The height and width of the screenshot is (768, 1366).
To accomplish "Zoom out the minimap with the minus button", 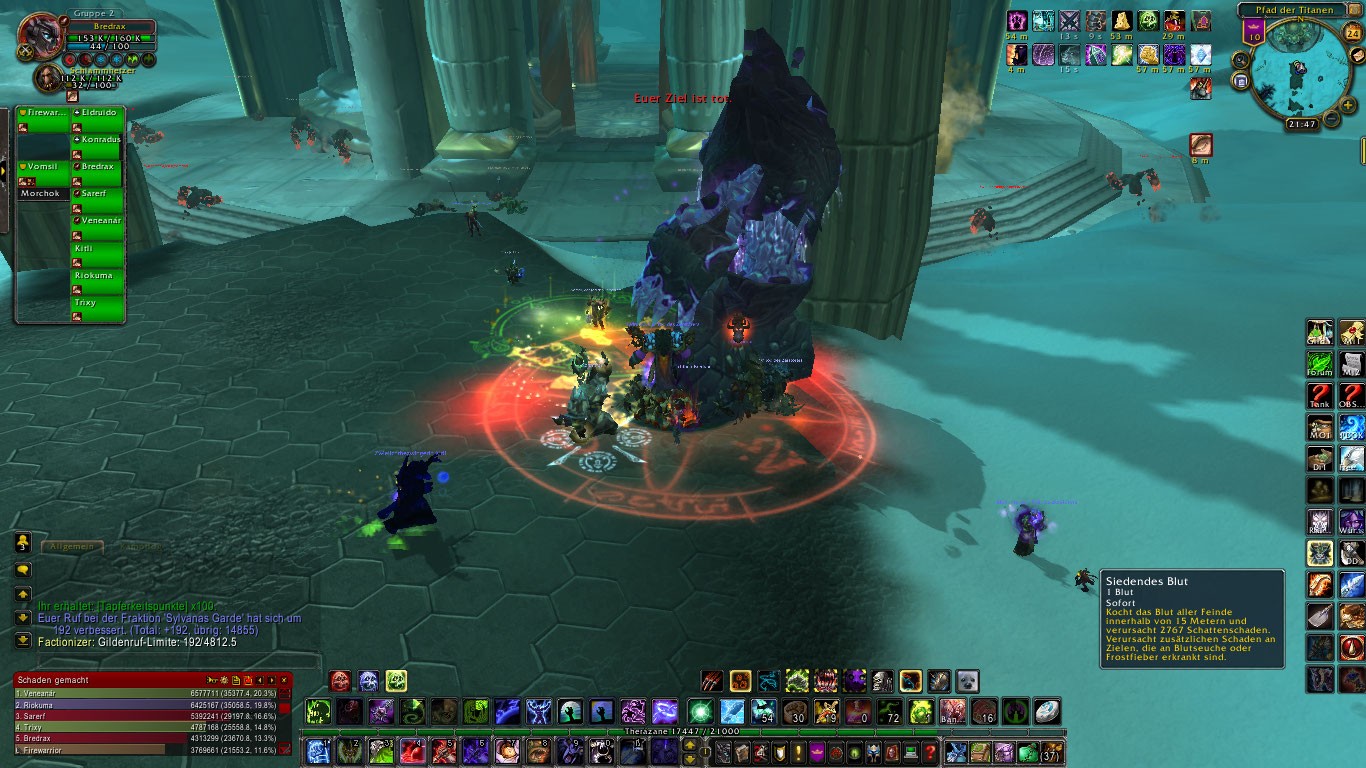I will (x=1331, y=120).
